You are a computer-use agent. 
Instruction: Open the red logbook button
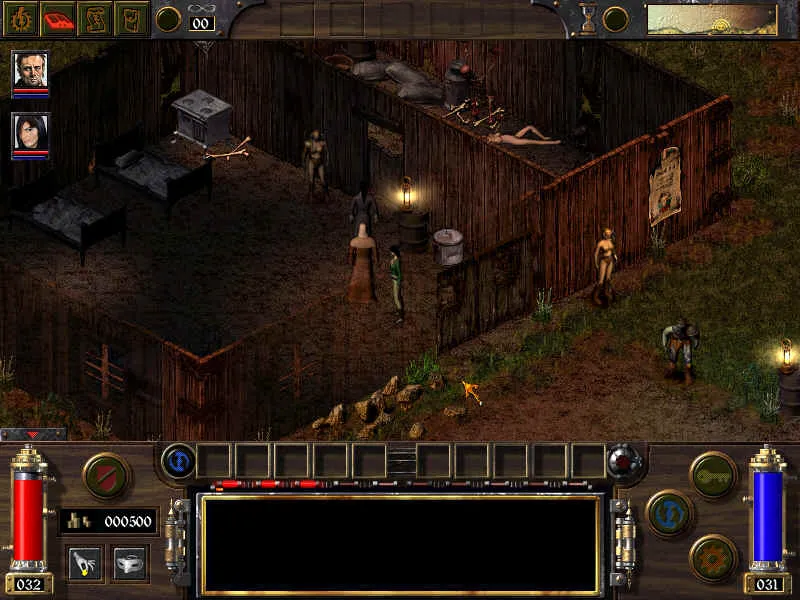[58, 19]
